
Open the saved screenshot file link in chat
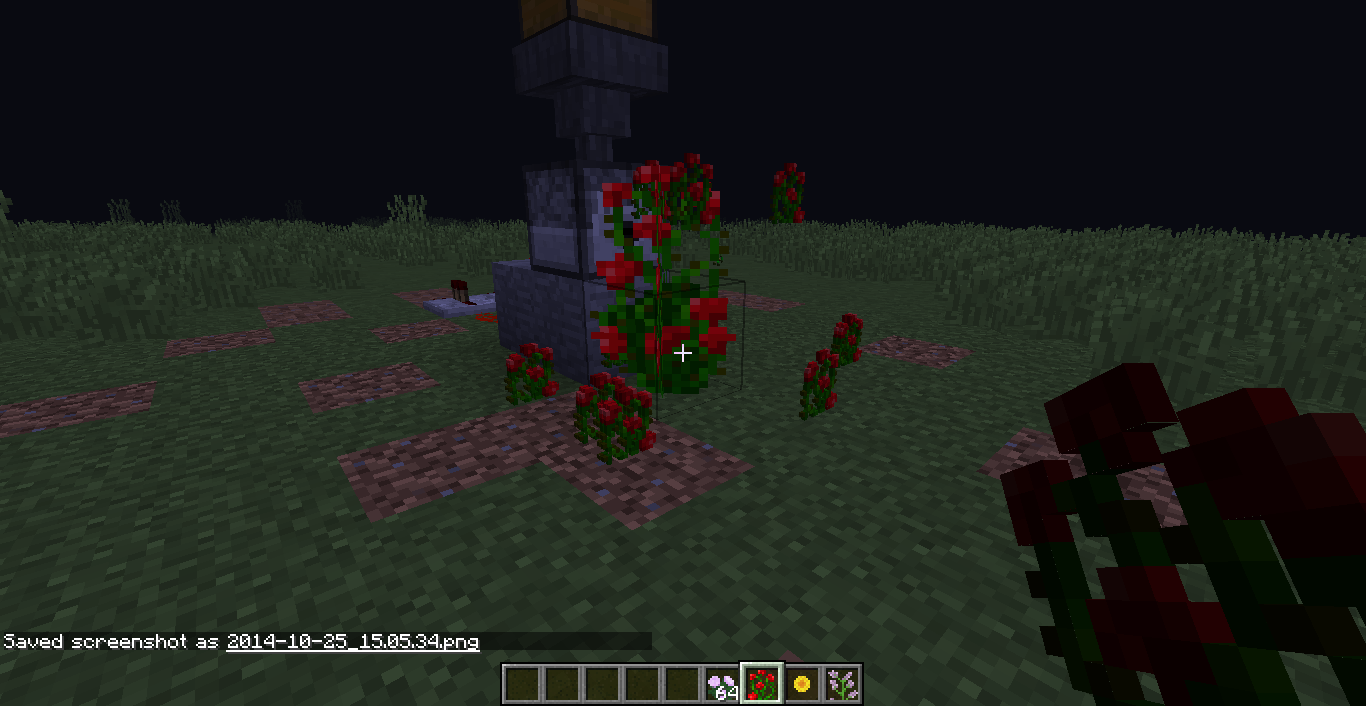coord(352,641)
